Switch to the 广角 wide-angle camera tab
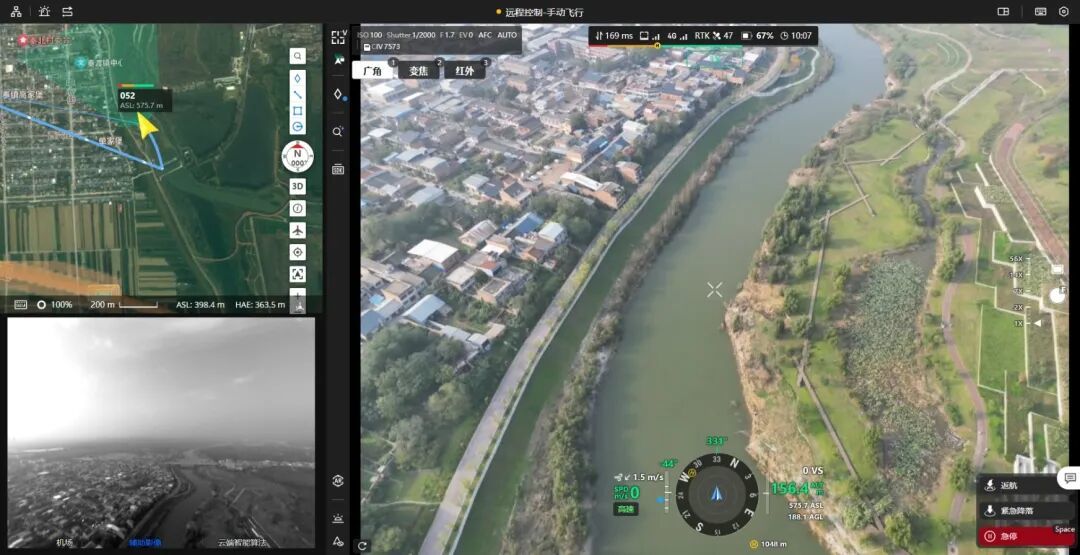The height and width of the screenshot is (555, 1080). (372, 71)
